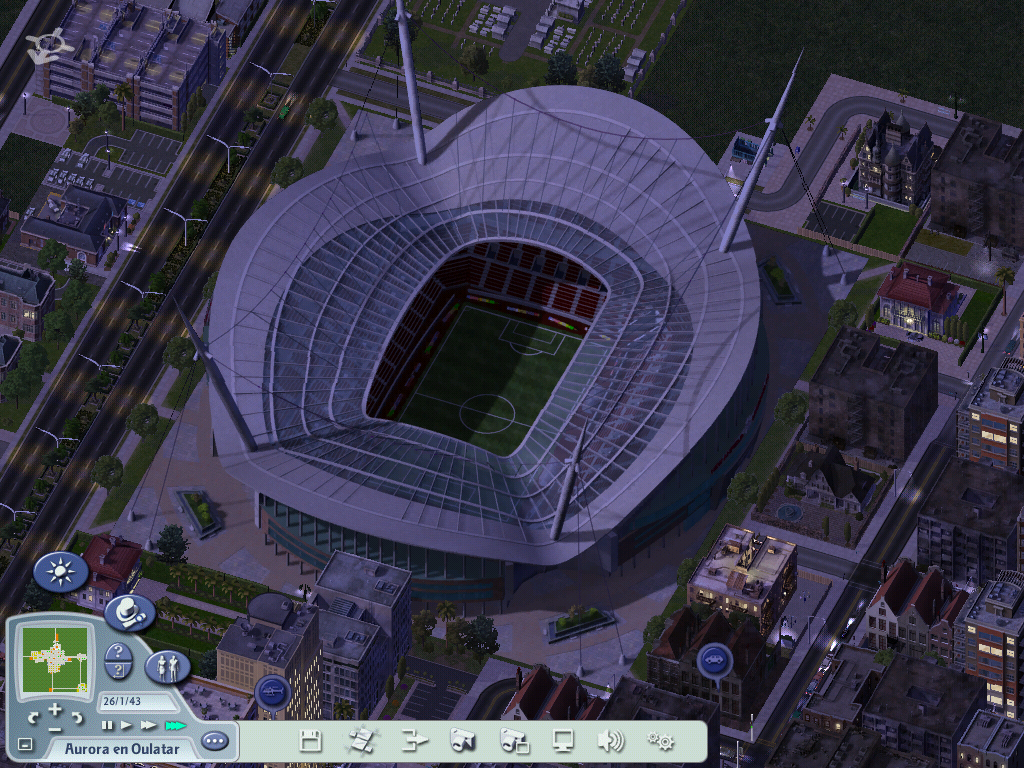Select the upper question mark query tool
Image resolution: width=1024 pixels, height=768 pixels.
(117, 652)
